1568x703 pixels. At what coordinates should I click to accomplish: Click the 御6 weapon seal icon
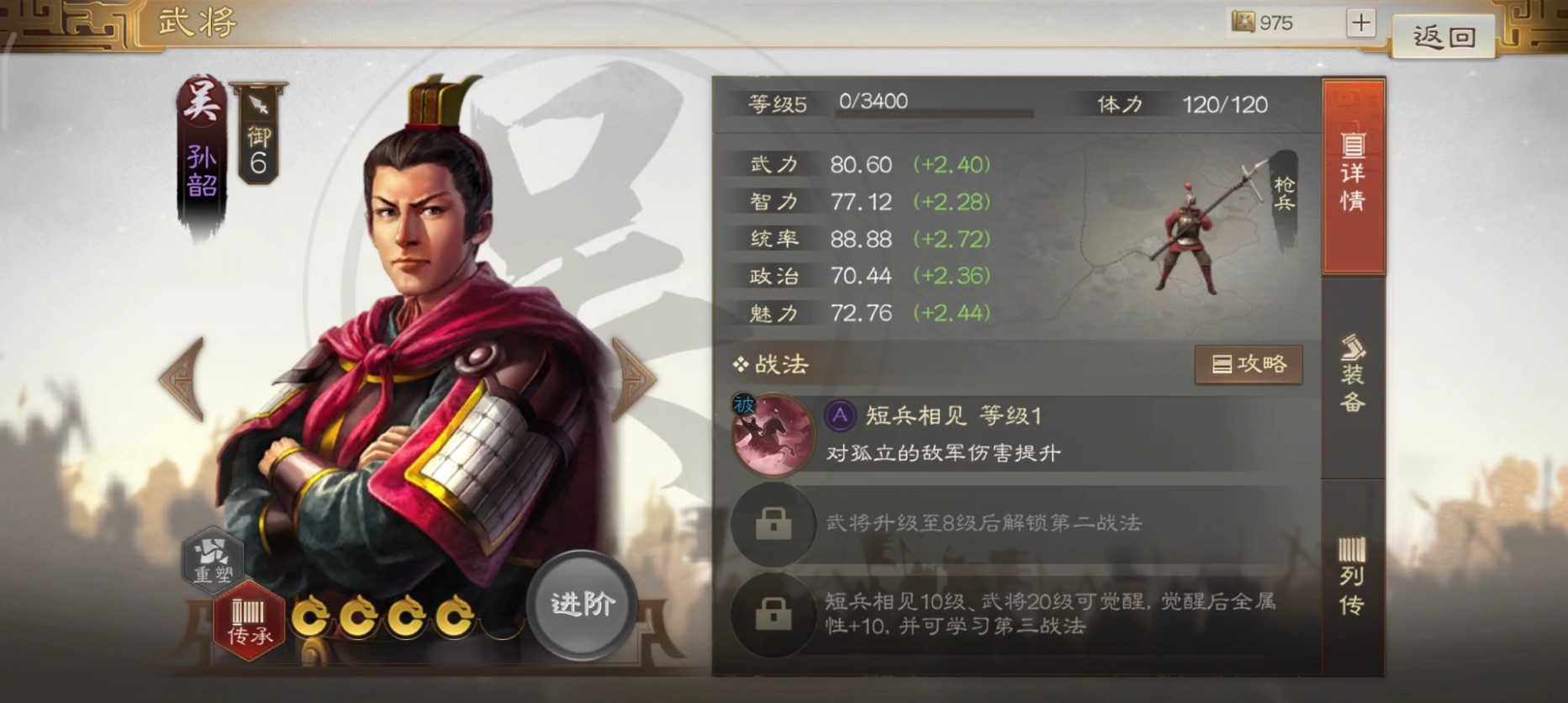(257, 138)
